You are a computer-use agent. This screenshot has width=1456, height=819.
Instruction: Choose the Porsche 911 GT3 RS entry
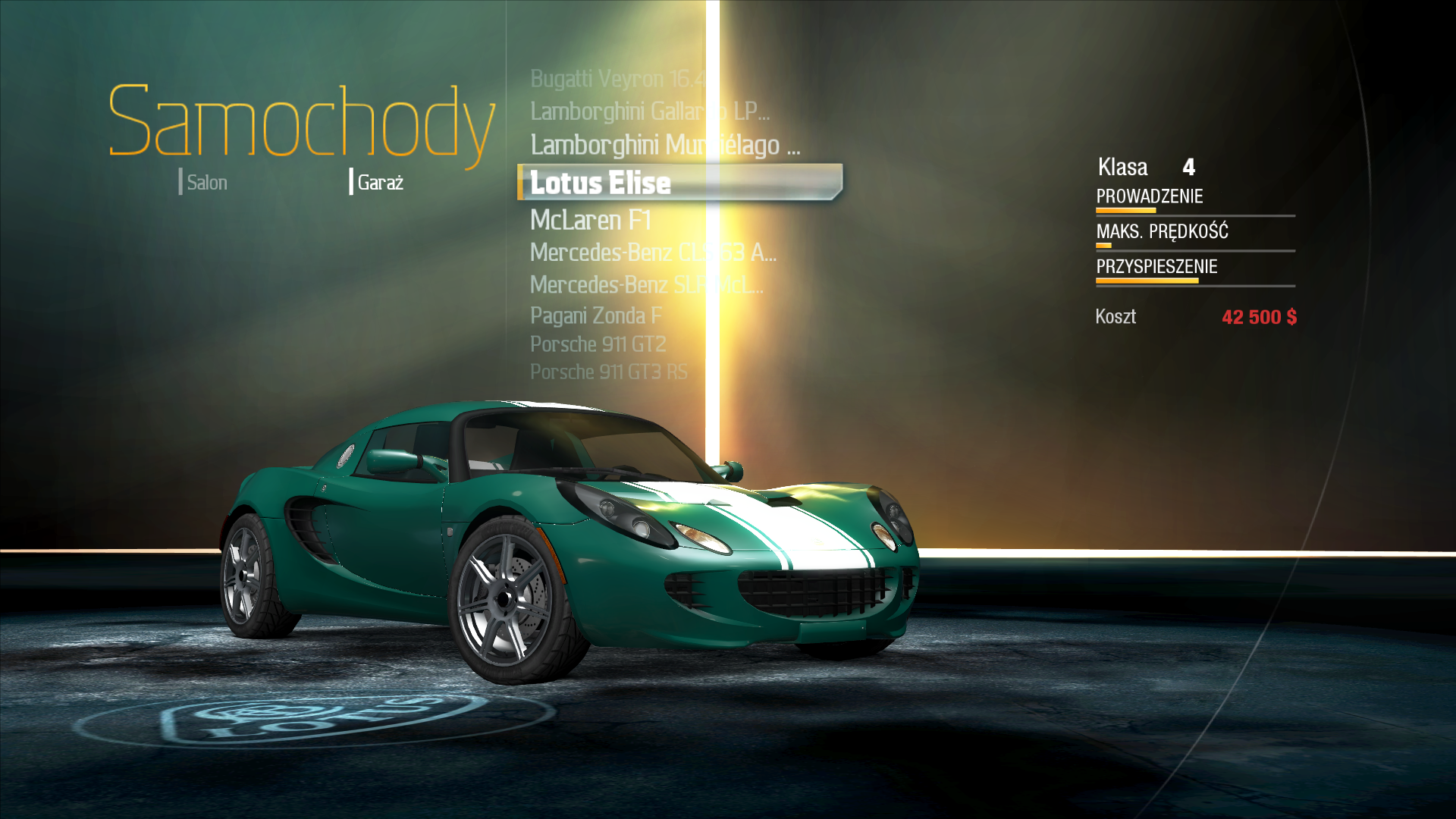[x=608, y=372]
